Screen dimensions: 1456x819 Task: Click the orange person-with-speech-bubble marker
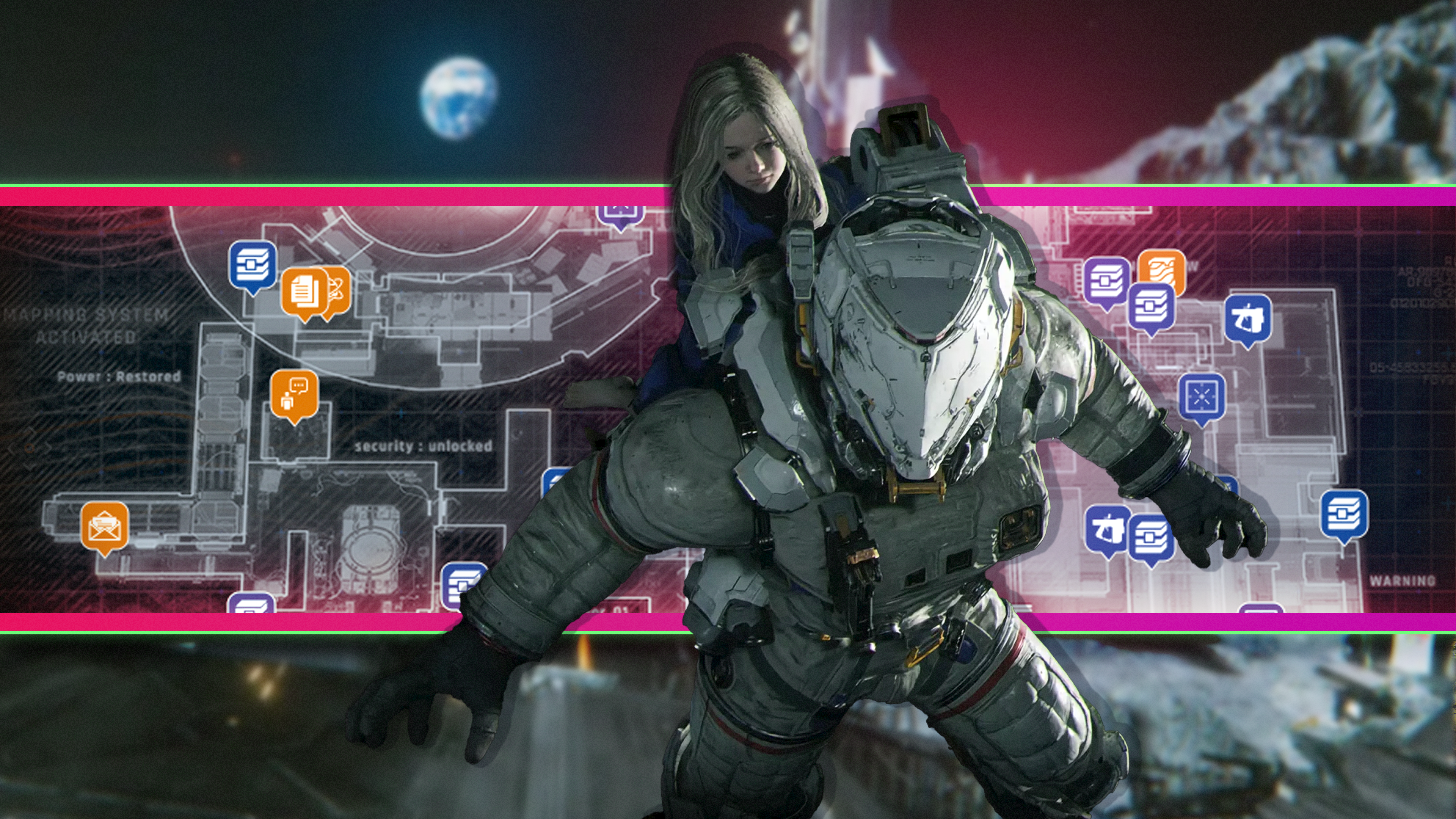click(x=294, y=394)
